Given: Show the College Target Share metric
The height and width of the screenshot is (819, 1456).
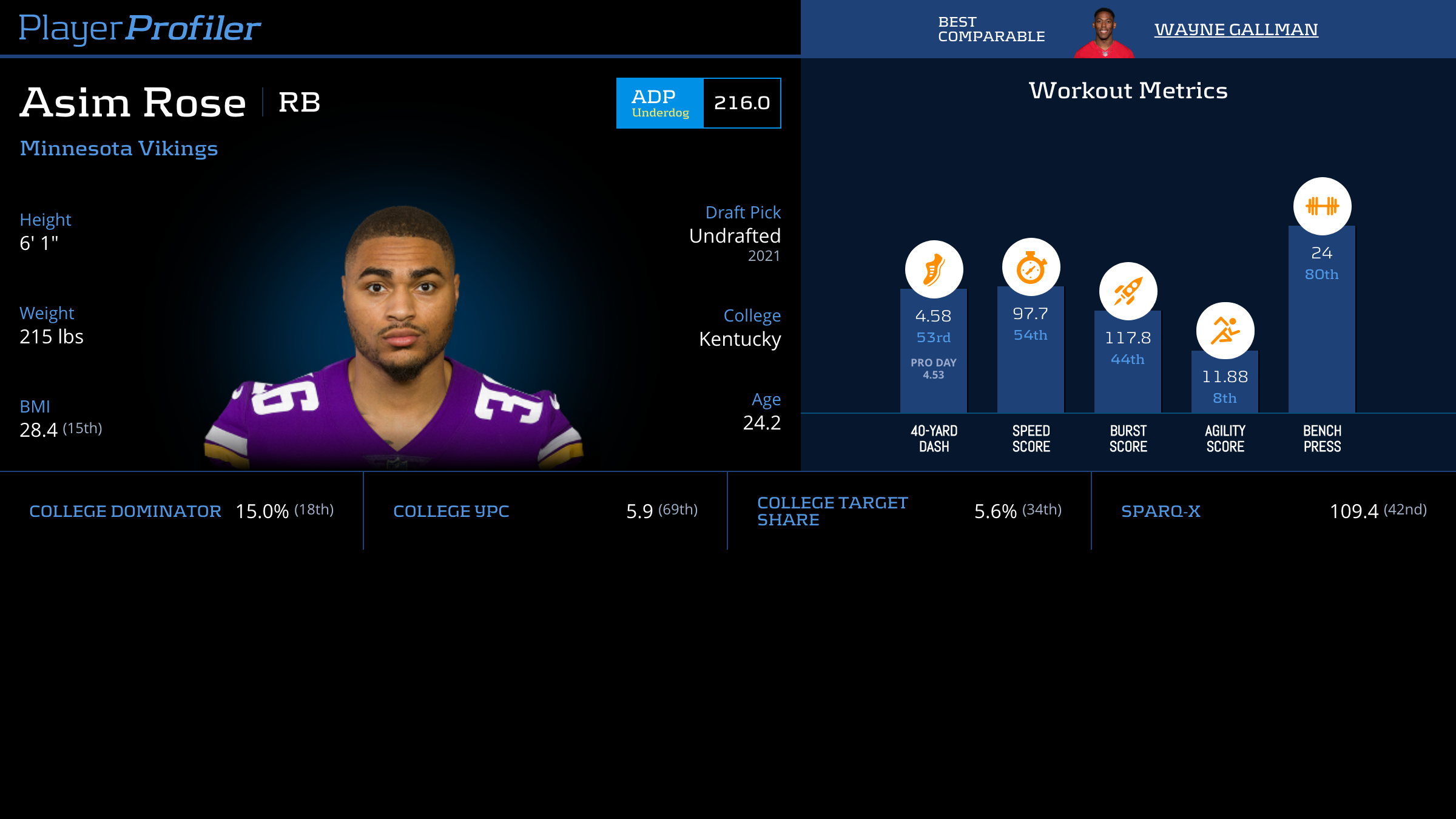Looking at the screenshot, I should [832, 511].
